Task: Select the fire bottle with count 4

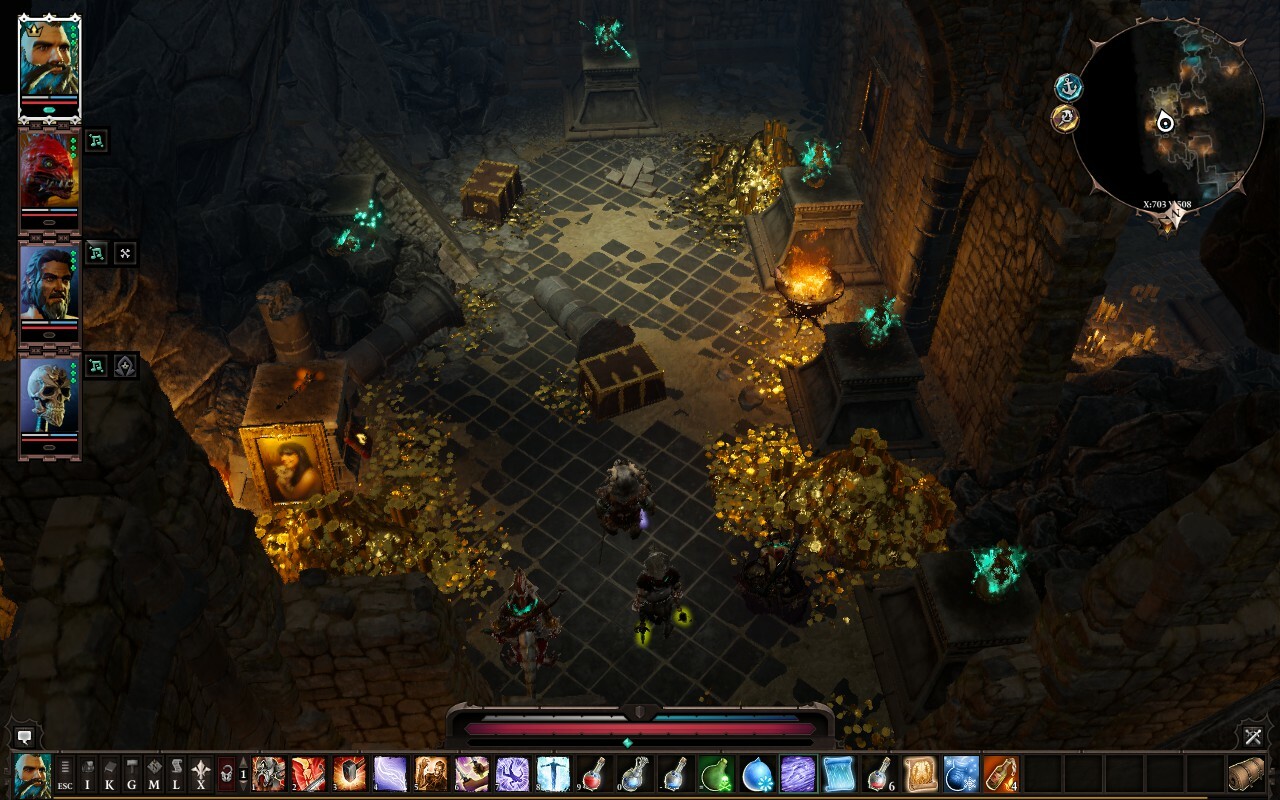Action: coord(1000,774)
